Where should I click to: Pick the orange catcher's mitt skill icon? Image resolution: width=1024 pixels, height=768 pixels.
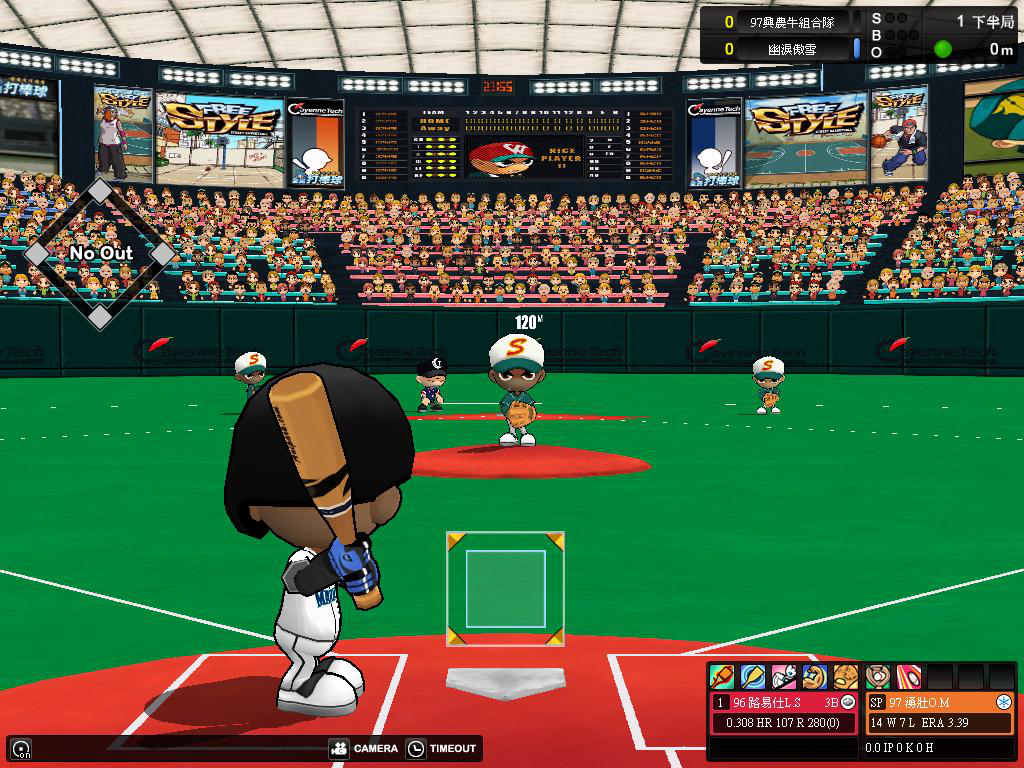846,677
